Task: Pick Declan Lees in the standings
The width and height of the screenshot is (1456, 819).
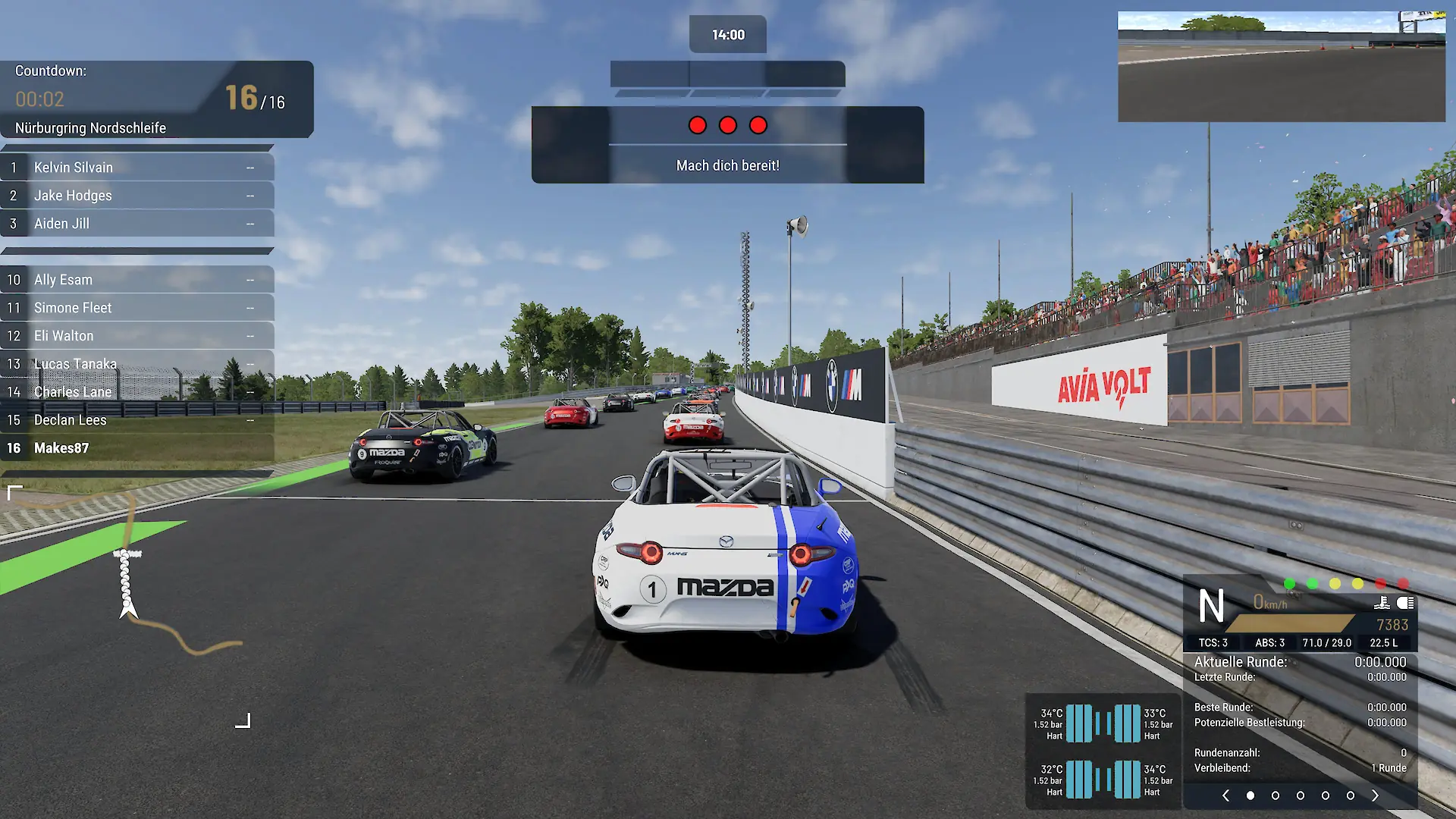Action: point(136,420)
